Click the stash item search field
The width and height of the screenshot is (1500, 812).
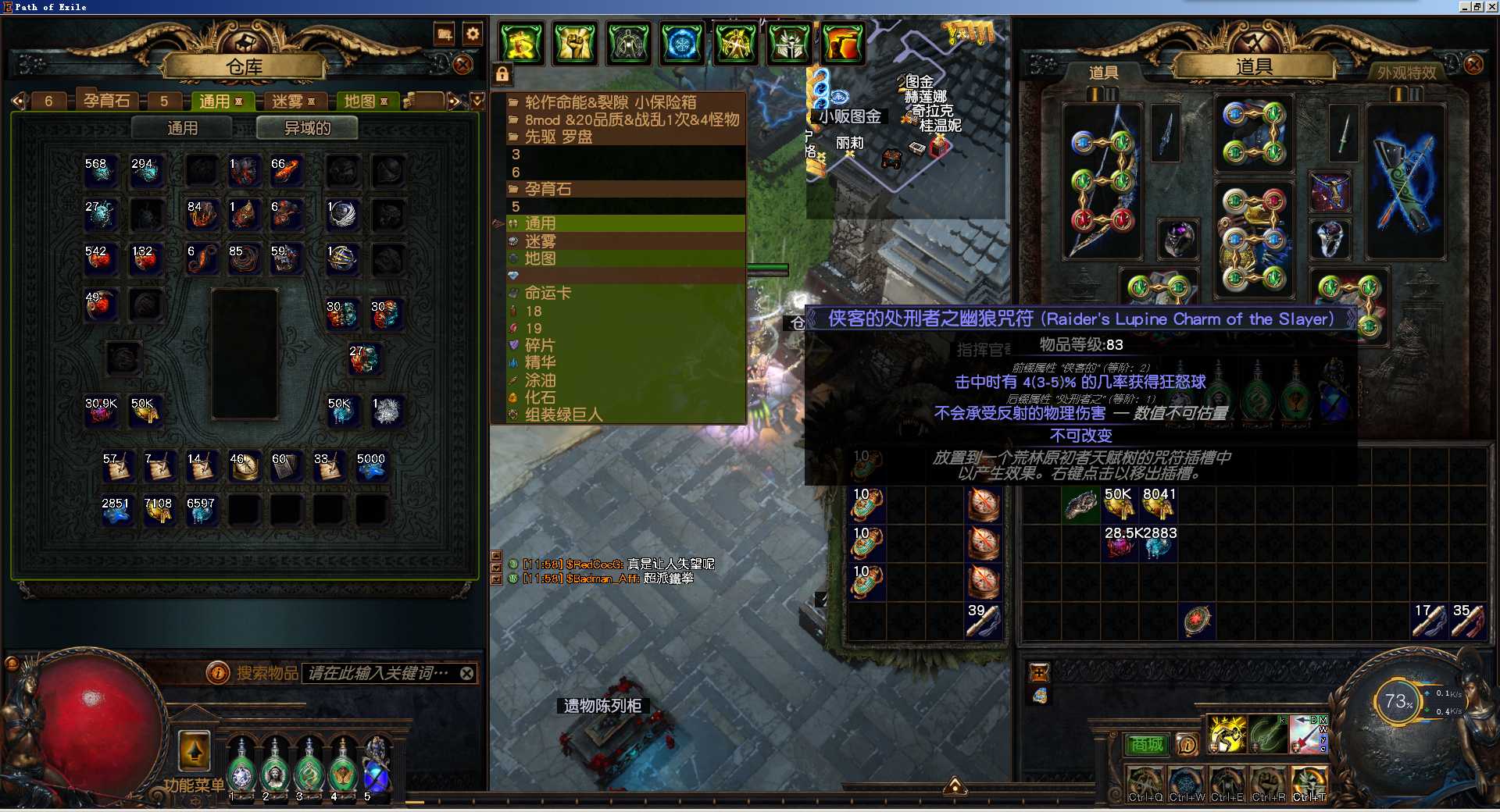point(379,673)
